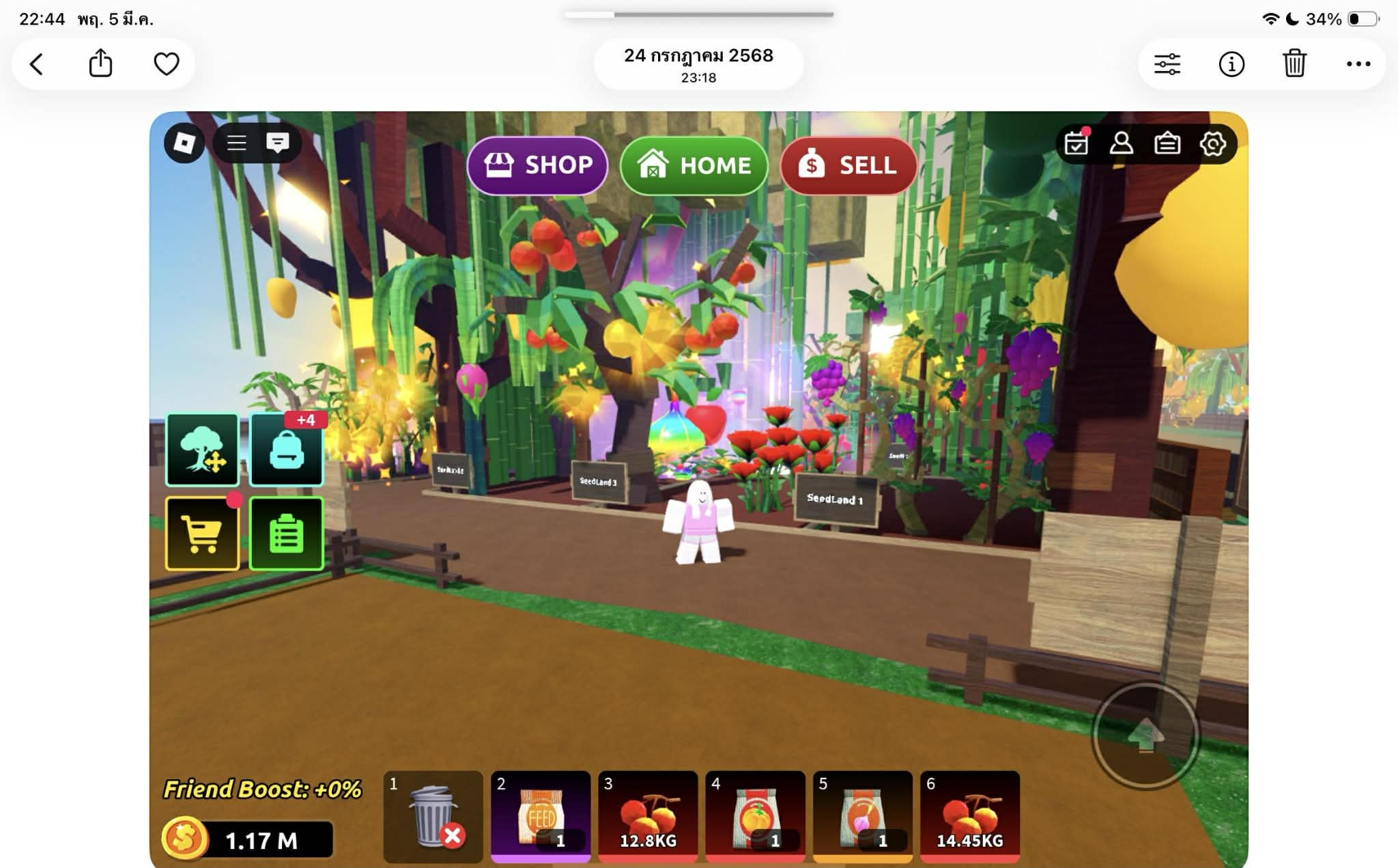The width and height of the screenshot is (1398, 868).
Task: Select the 12.8KG fruit slot
Action: click(x=648, y=816)
